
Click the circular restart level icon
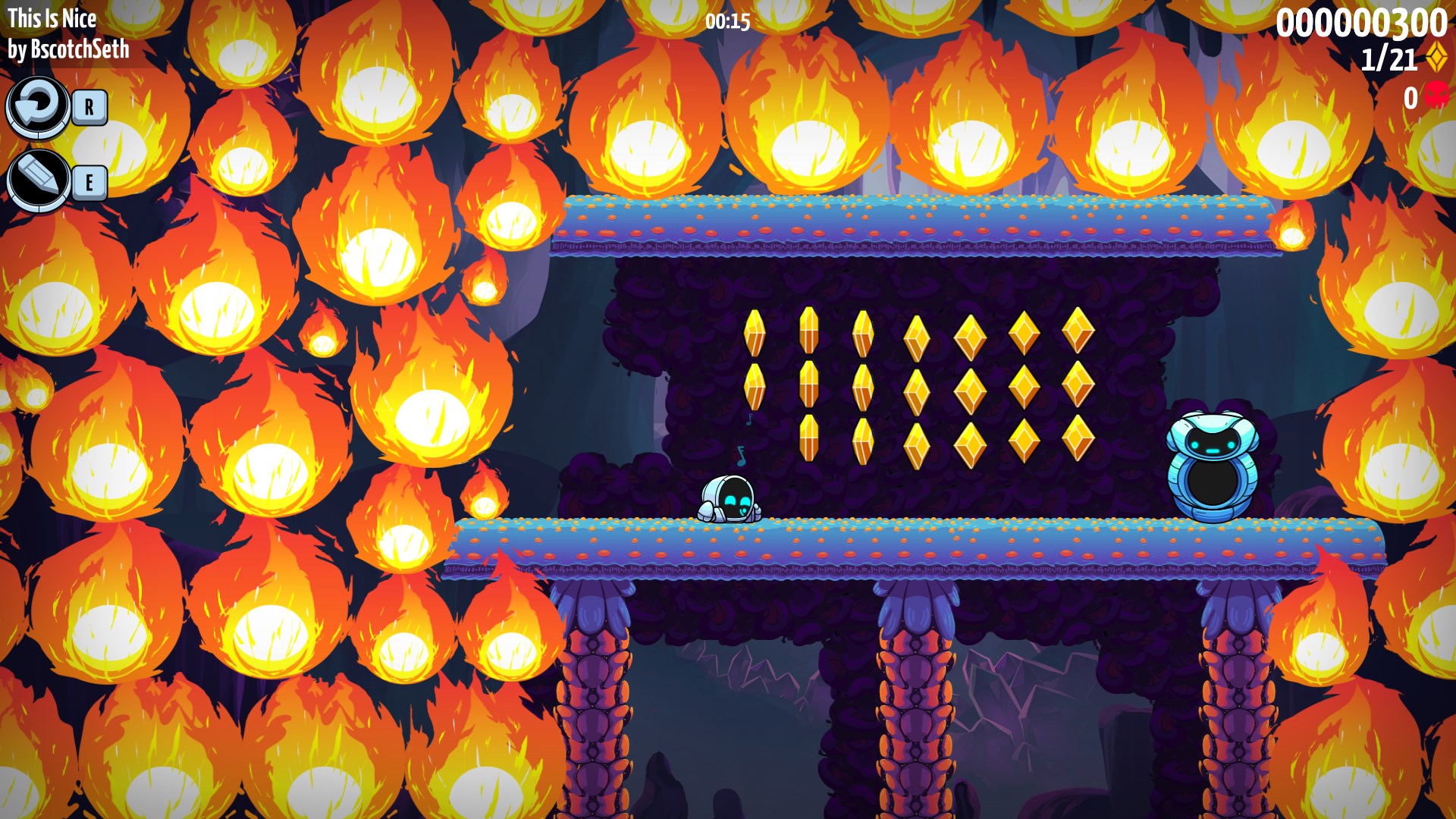(x=37, y=106)
